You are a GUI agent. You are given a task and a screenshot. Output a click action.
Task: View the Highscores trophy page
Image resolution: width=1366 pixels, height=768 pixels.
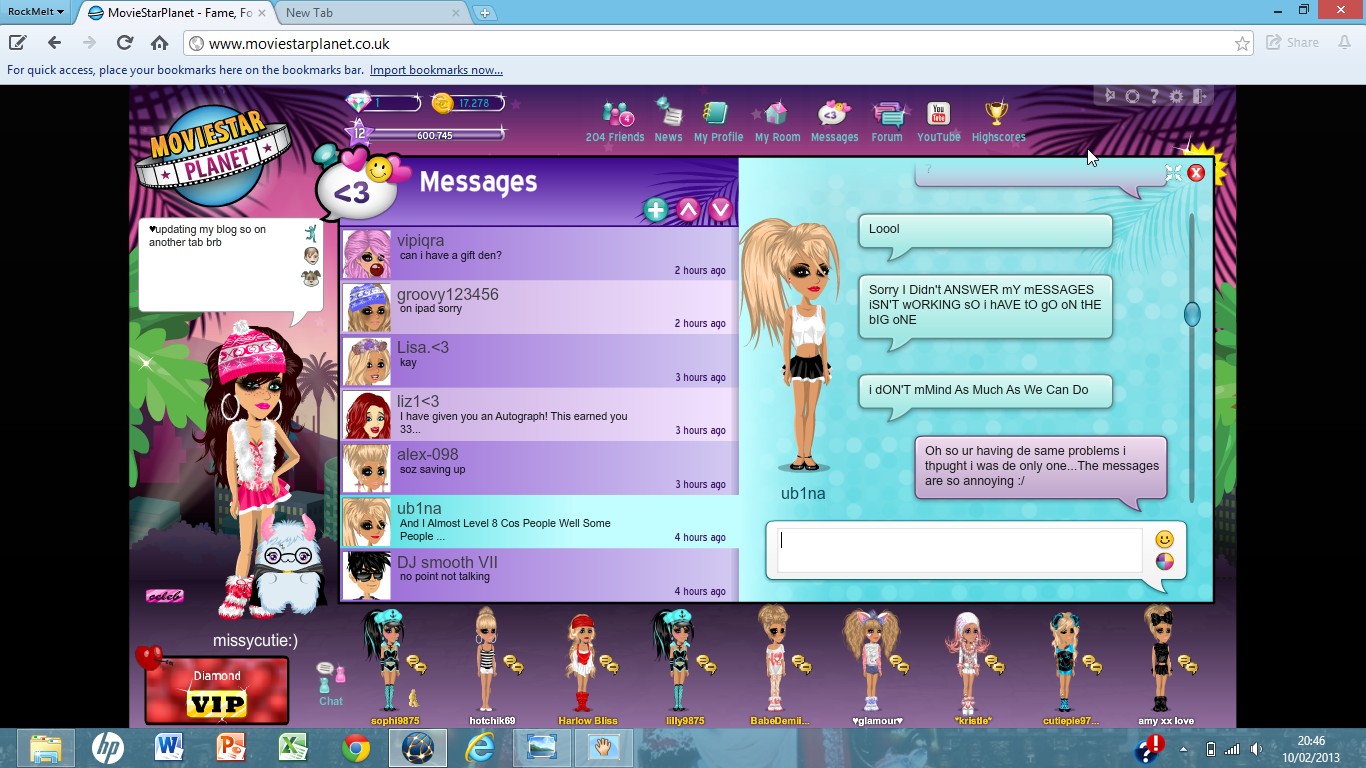point(997,115)
